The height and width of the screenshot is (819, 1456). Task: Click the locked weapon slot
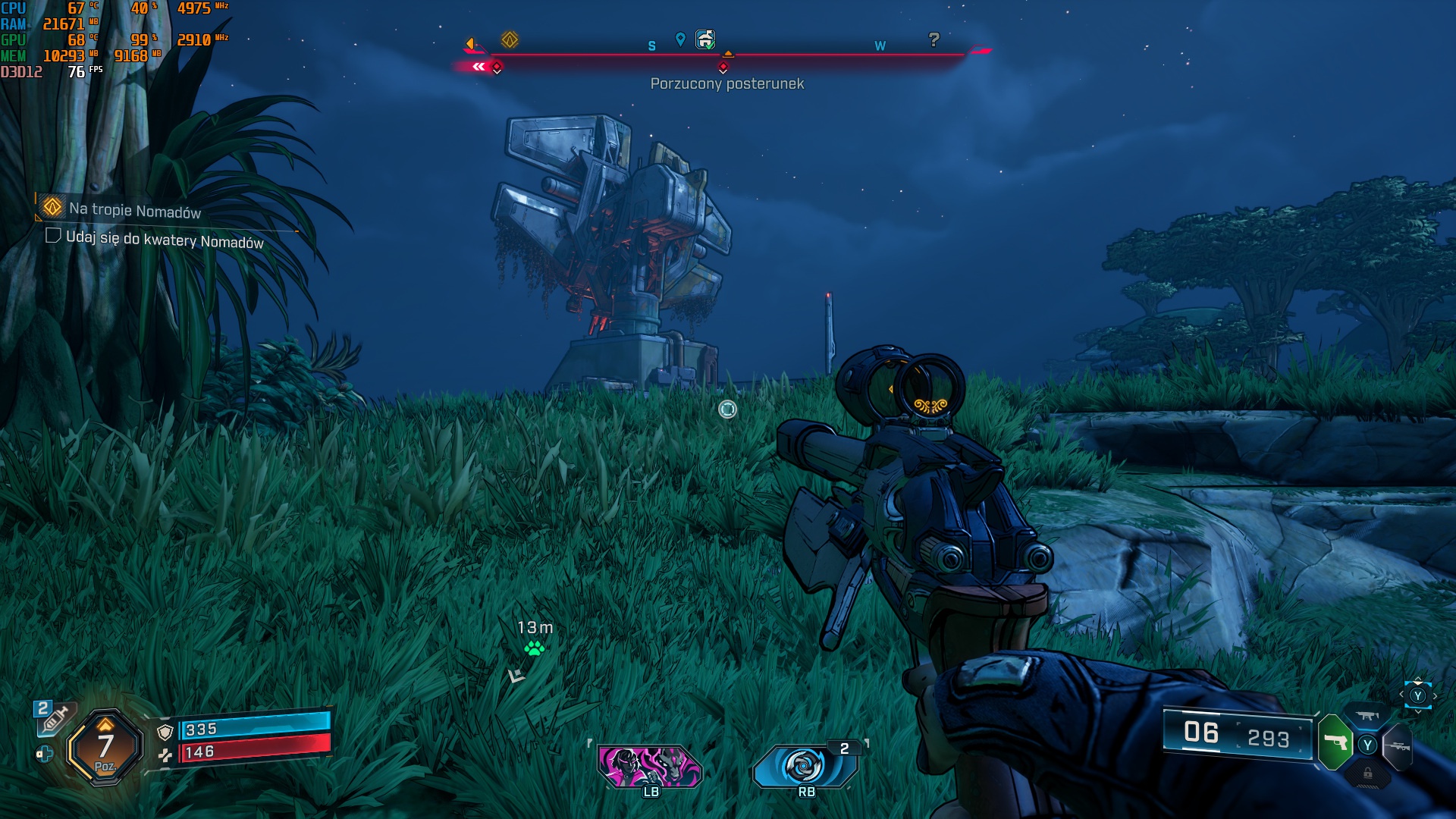click(x=1367, y=773)
